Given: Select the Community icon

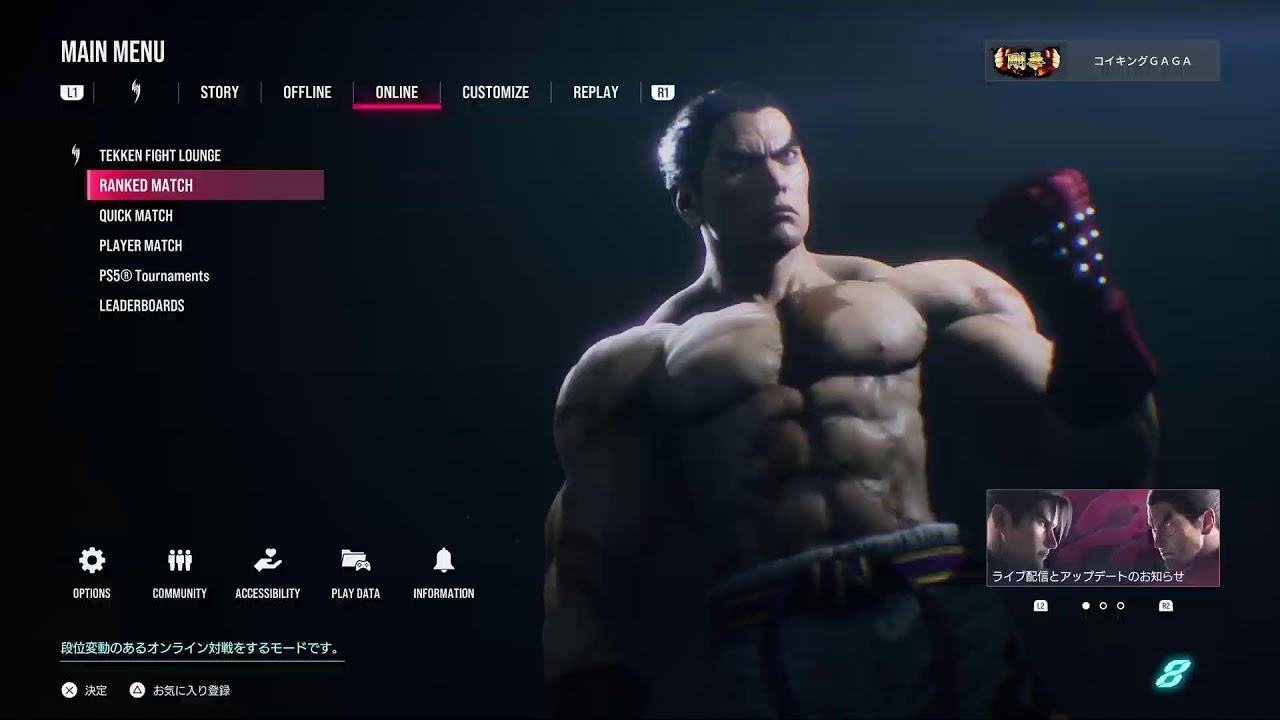Looking at the screenshot, I should [179, 562].
